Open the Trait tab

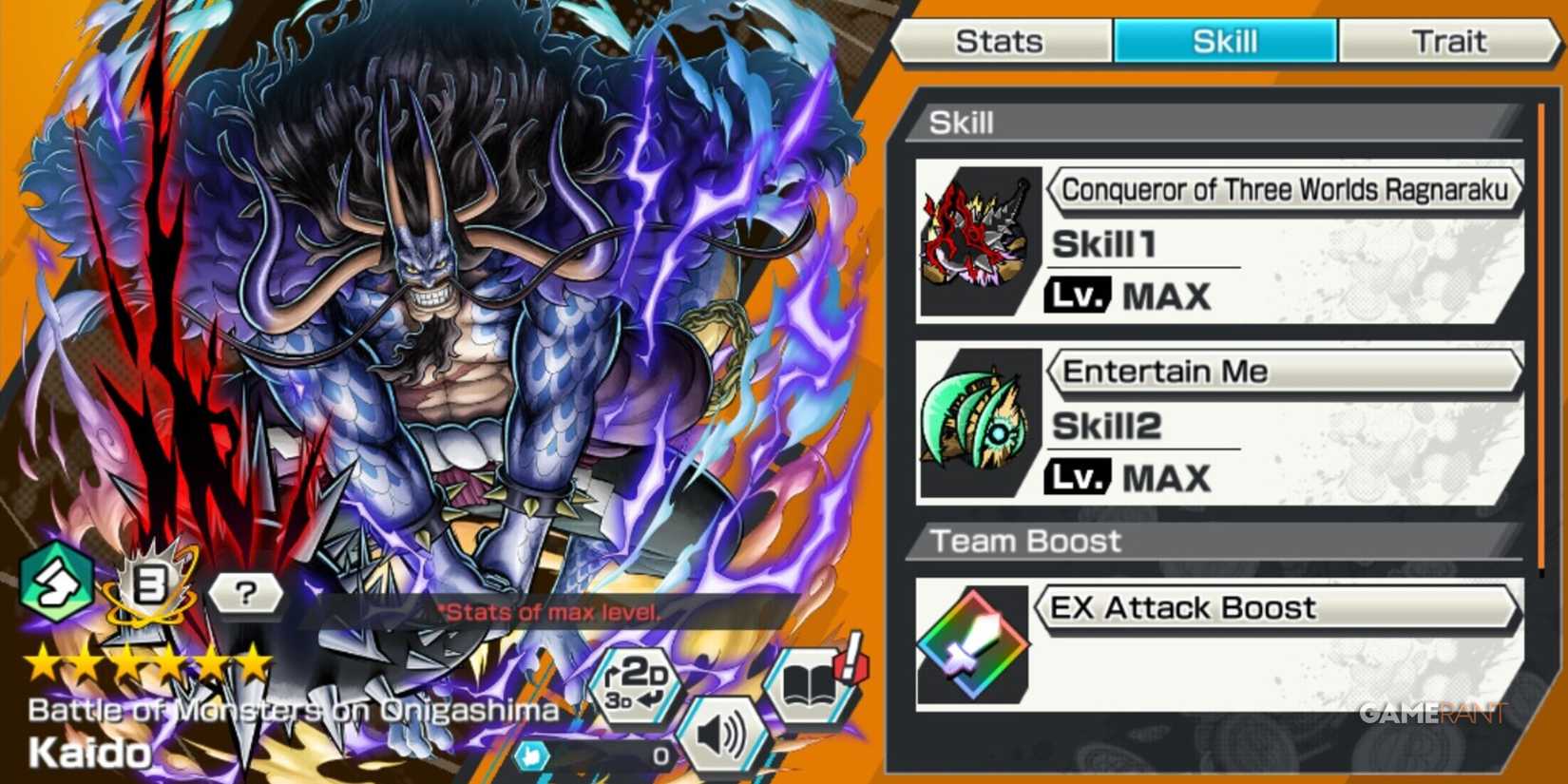coord(1451,40)
